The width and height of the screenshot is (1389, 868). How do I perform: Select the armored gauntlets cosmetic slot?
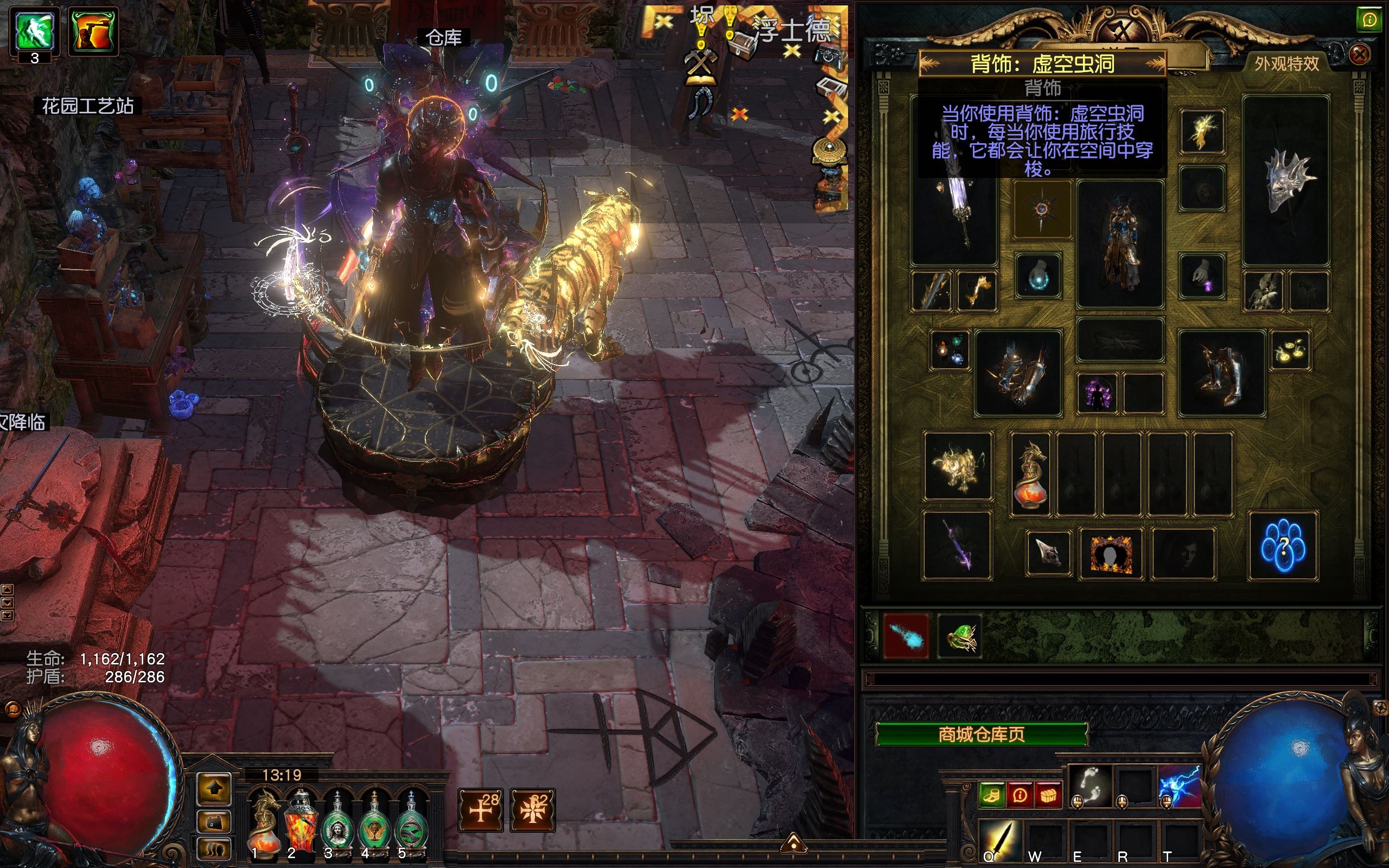click(1018, 373)
